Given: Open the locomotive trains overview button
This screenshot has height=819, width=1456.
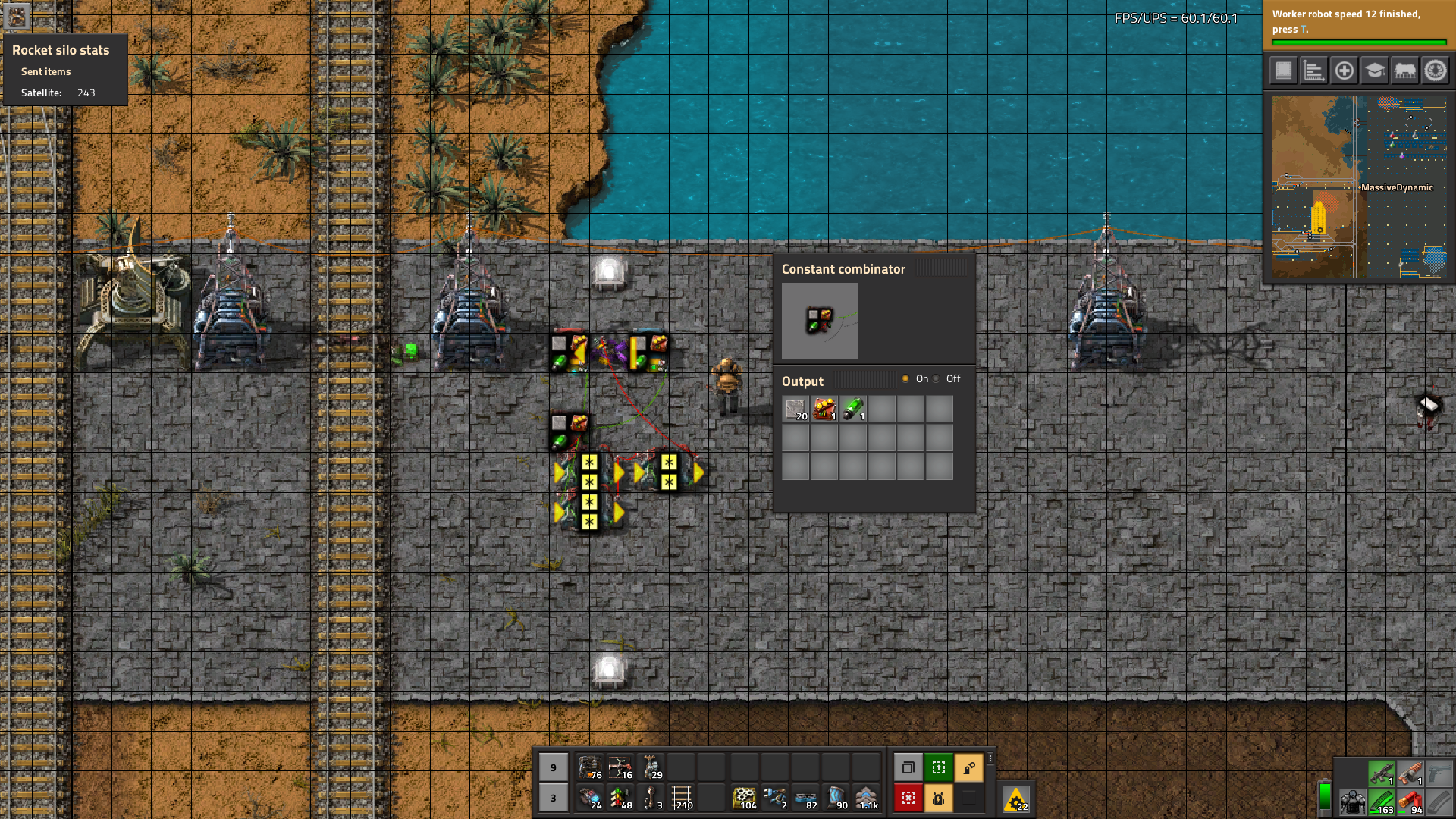Looking at the screenshot, I should coord(1404,71).
